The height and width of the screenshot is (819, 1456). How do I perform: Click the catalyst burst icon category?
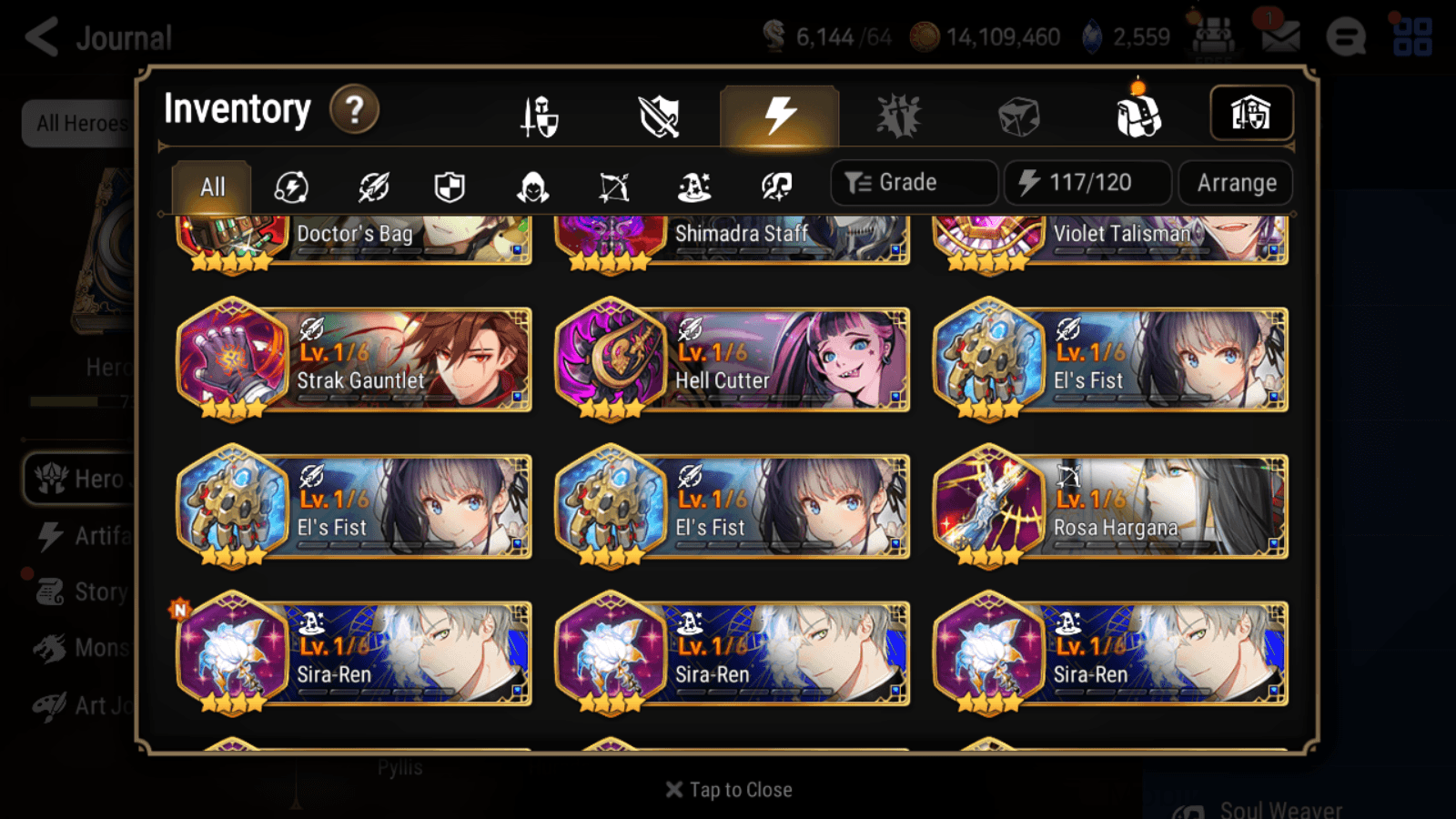click(899, 114)
